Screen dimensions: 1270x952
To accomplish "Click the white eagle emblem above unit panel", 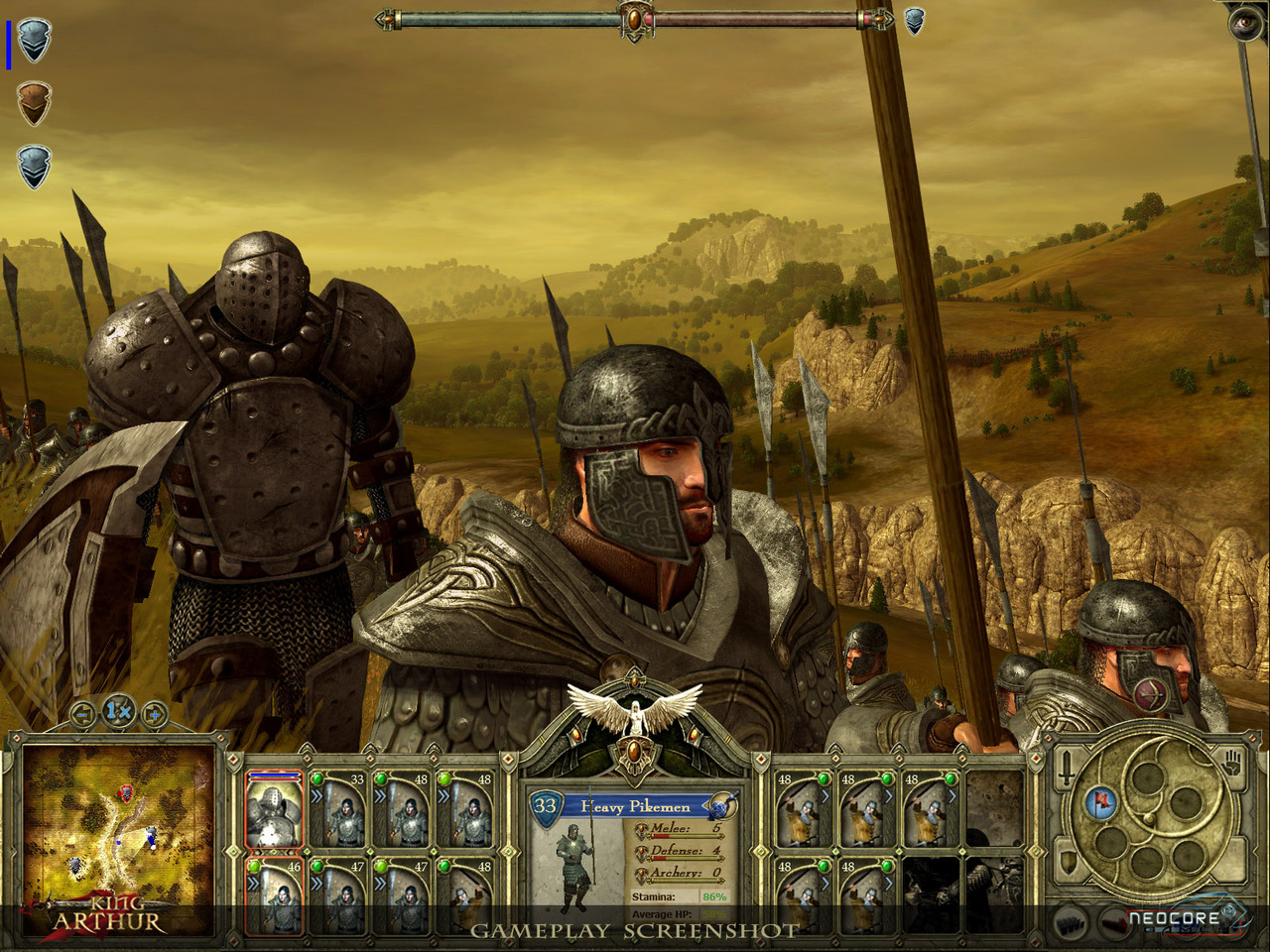I will point(634,710).
